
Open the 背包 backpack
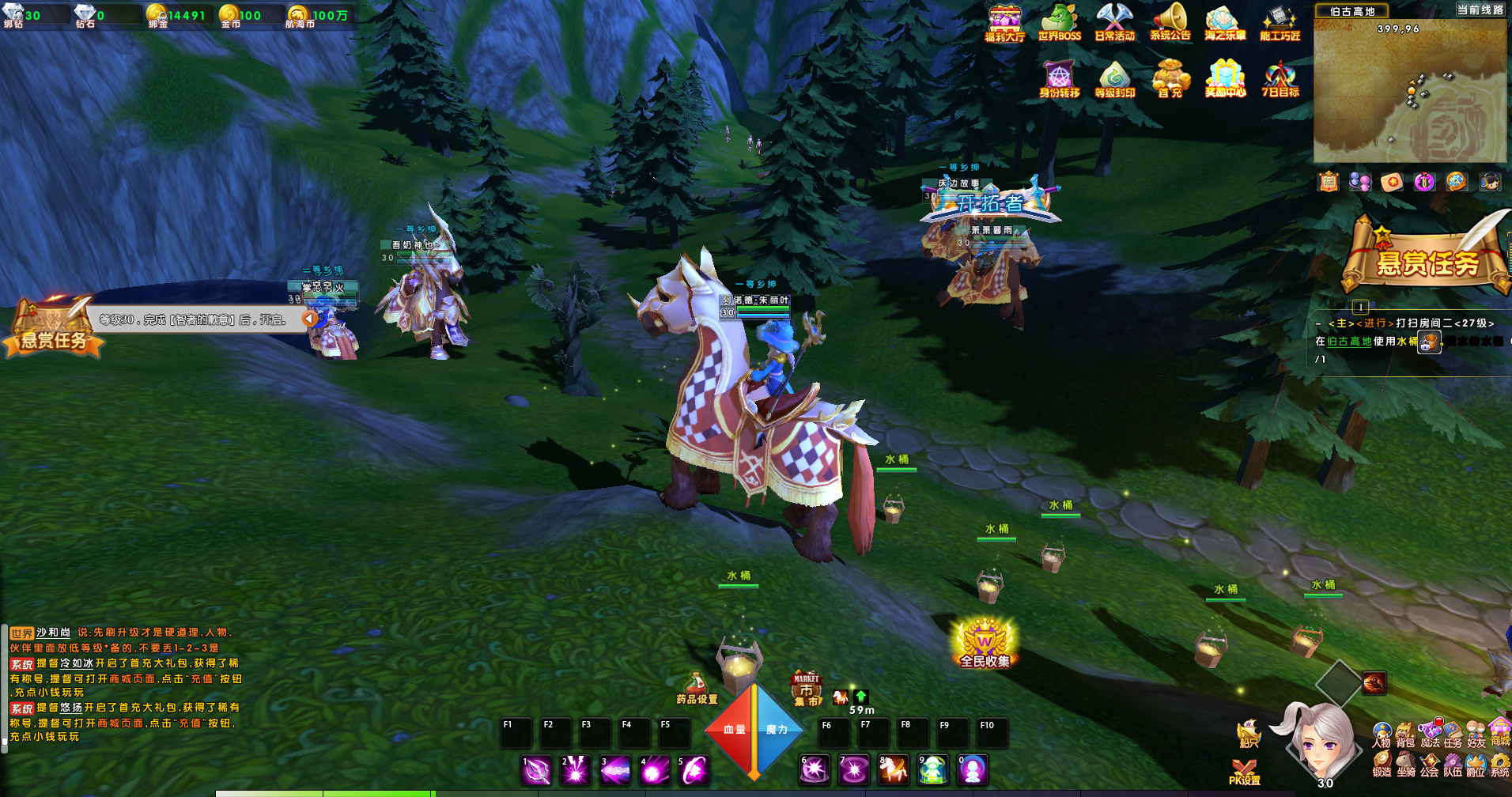1405,735
